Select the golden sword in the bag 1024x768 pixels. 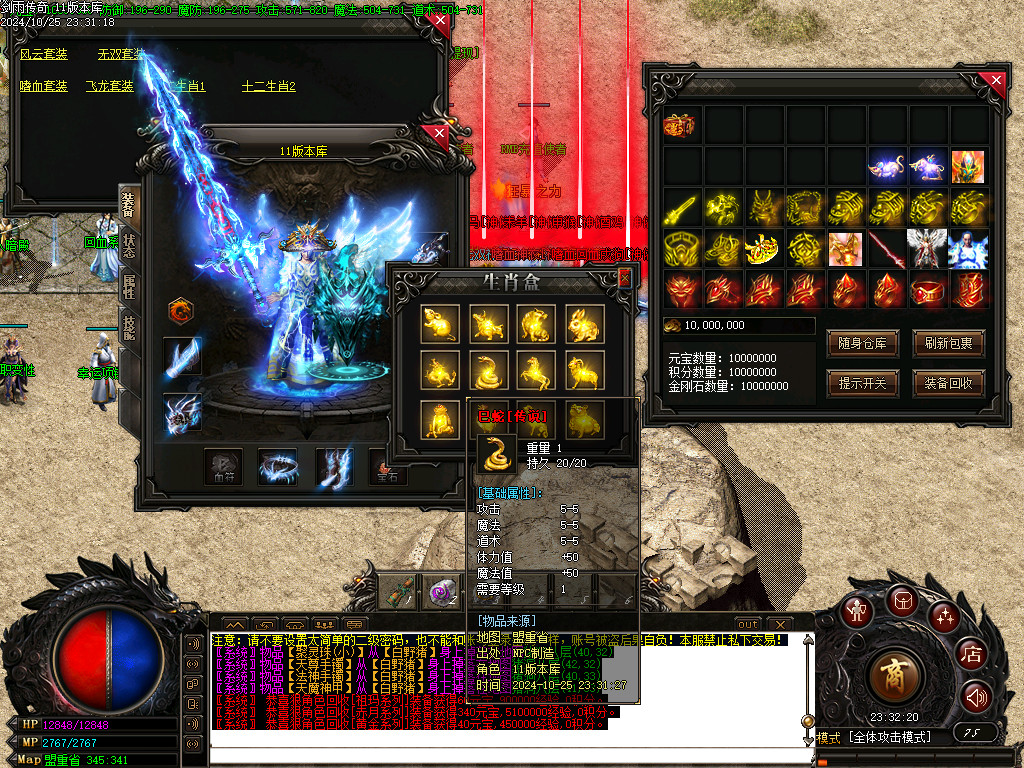[x=682, y=208]
